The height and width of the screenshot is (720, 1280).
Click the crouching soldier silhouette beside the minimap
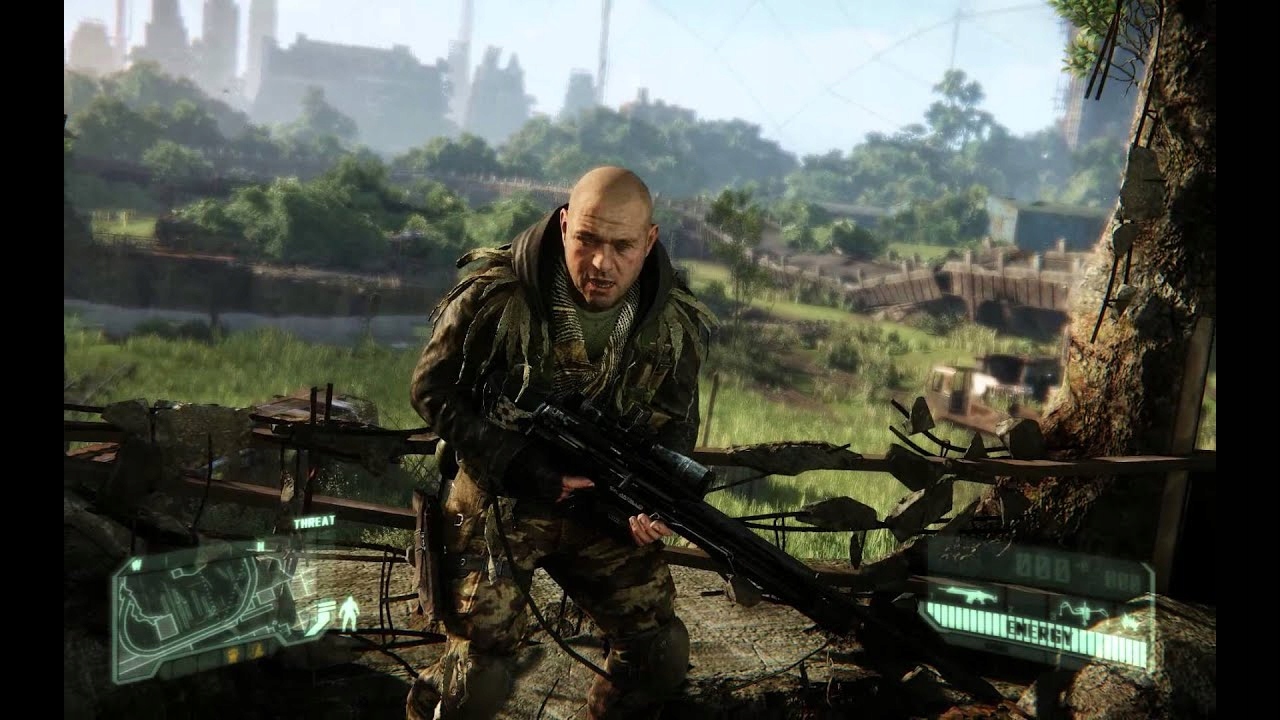pyautogui.click(x=350, y=613)
